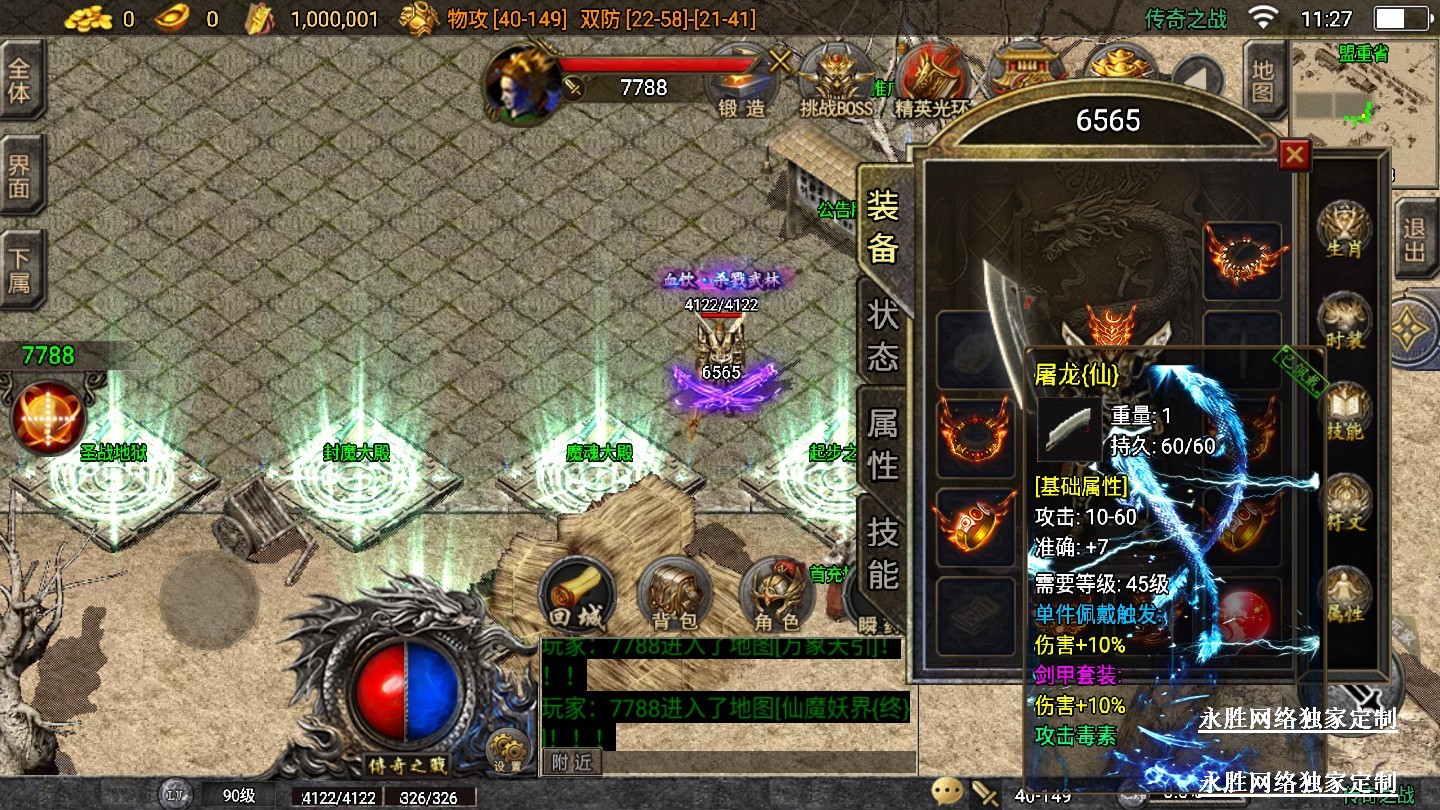Viewport: 1440px width, 810px height.
Task: Open the 角色 character sheet
Action: pos(775,597)
